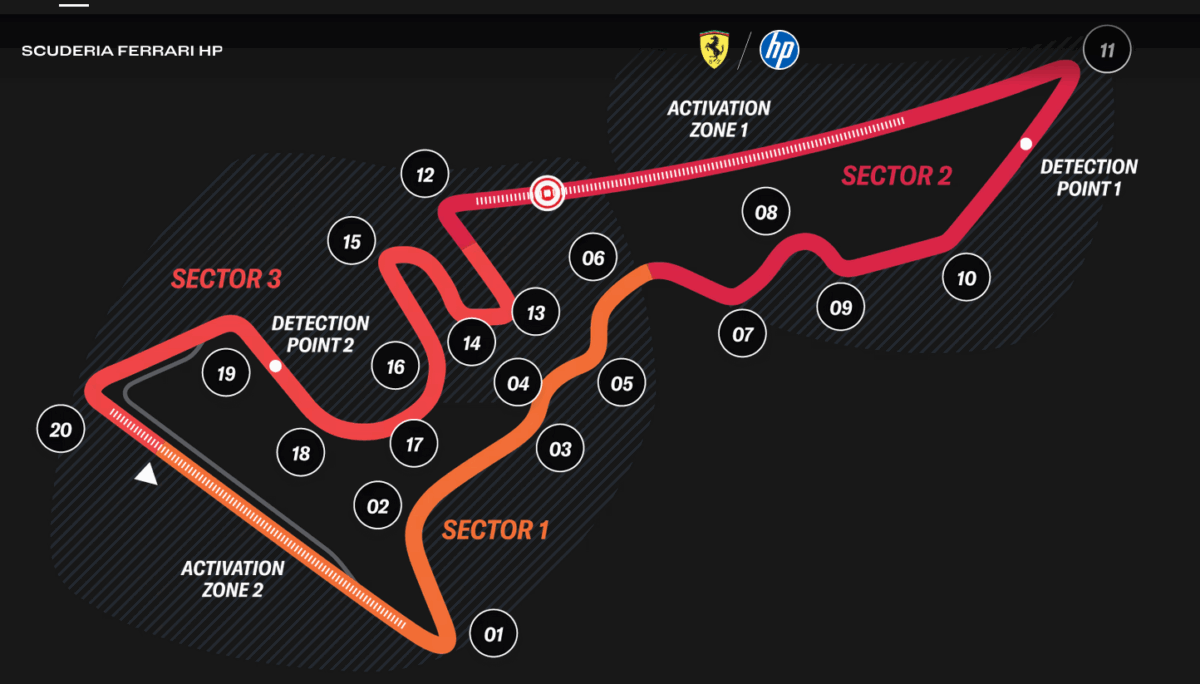Select turn 20 marker on the circuit
The image size is (1200, 684).
60,430
